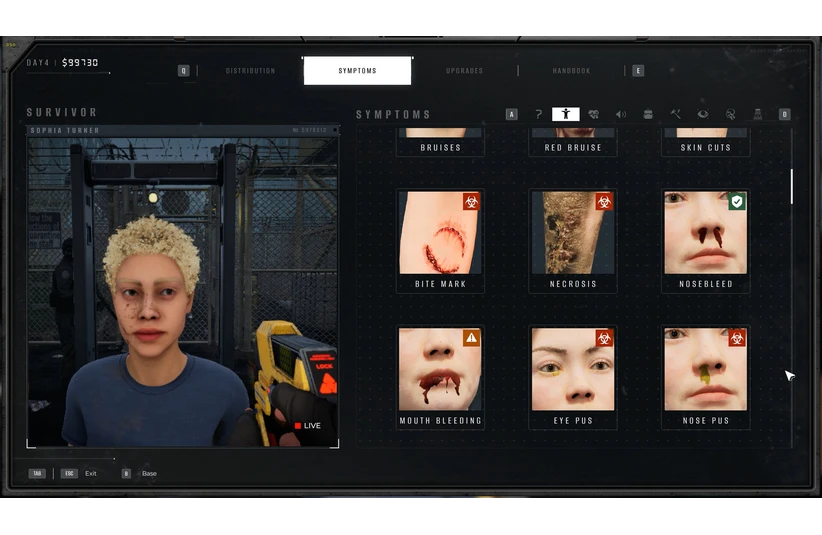
Task: Go to the Handbook tab
Action: 571,71
